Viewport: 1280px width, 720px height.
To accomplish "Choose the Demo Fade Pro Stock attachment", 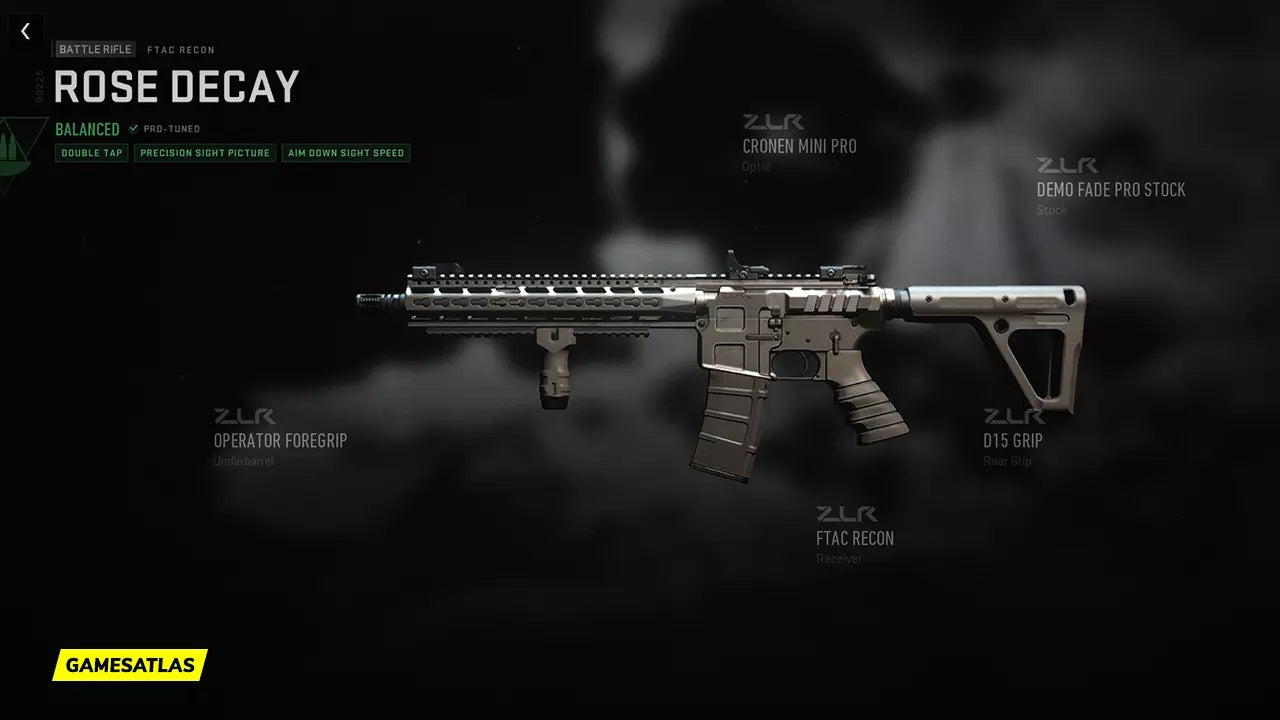I will click(x=1110, y=190).
